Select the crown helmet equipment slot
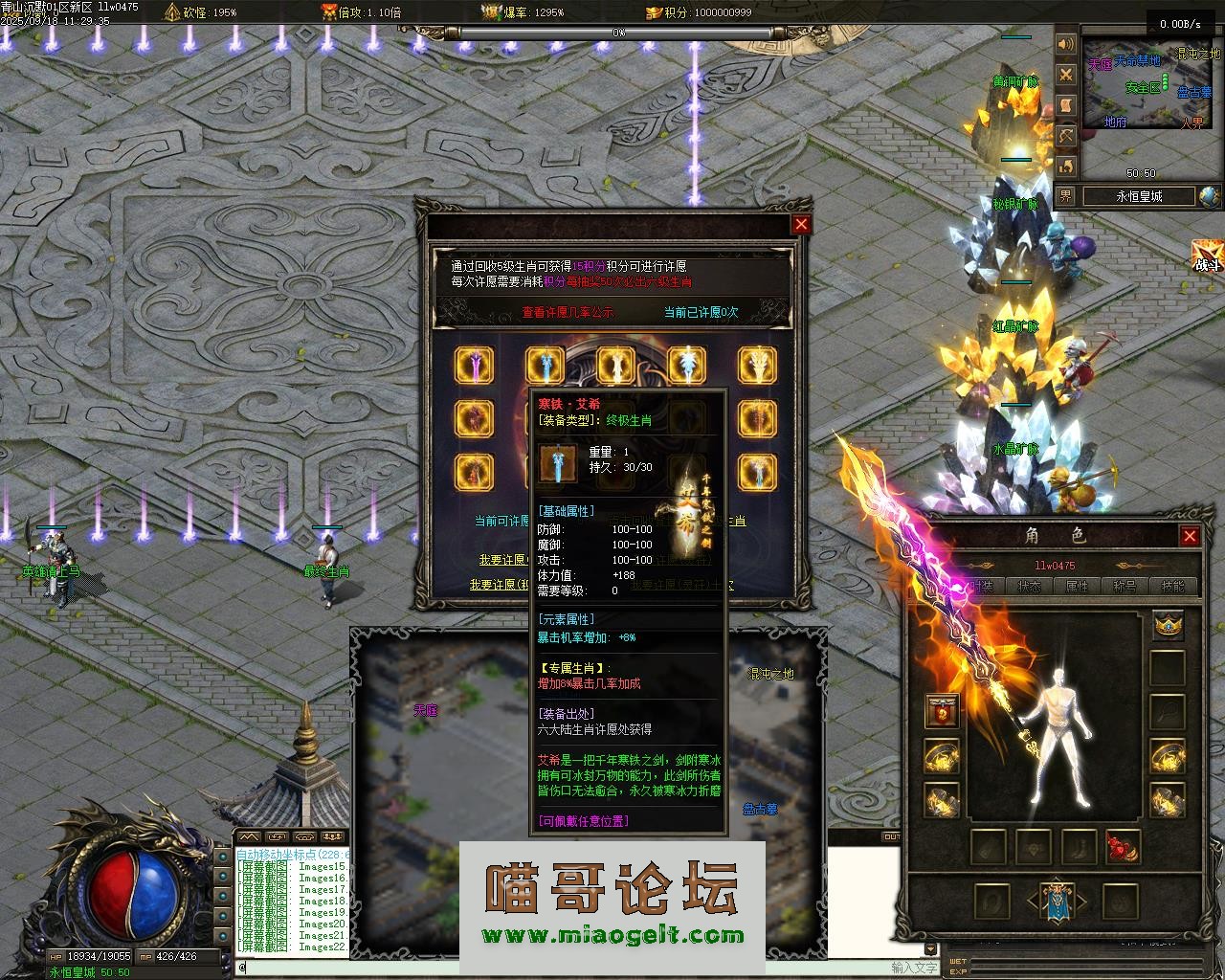 (x=1168, y=625)
